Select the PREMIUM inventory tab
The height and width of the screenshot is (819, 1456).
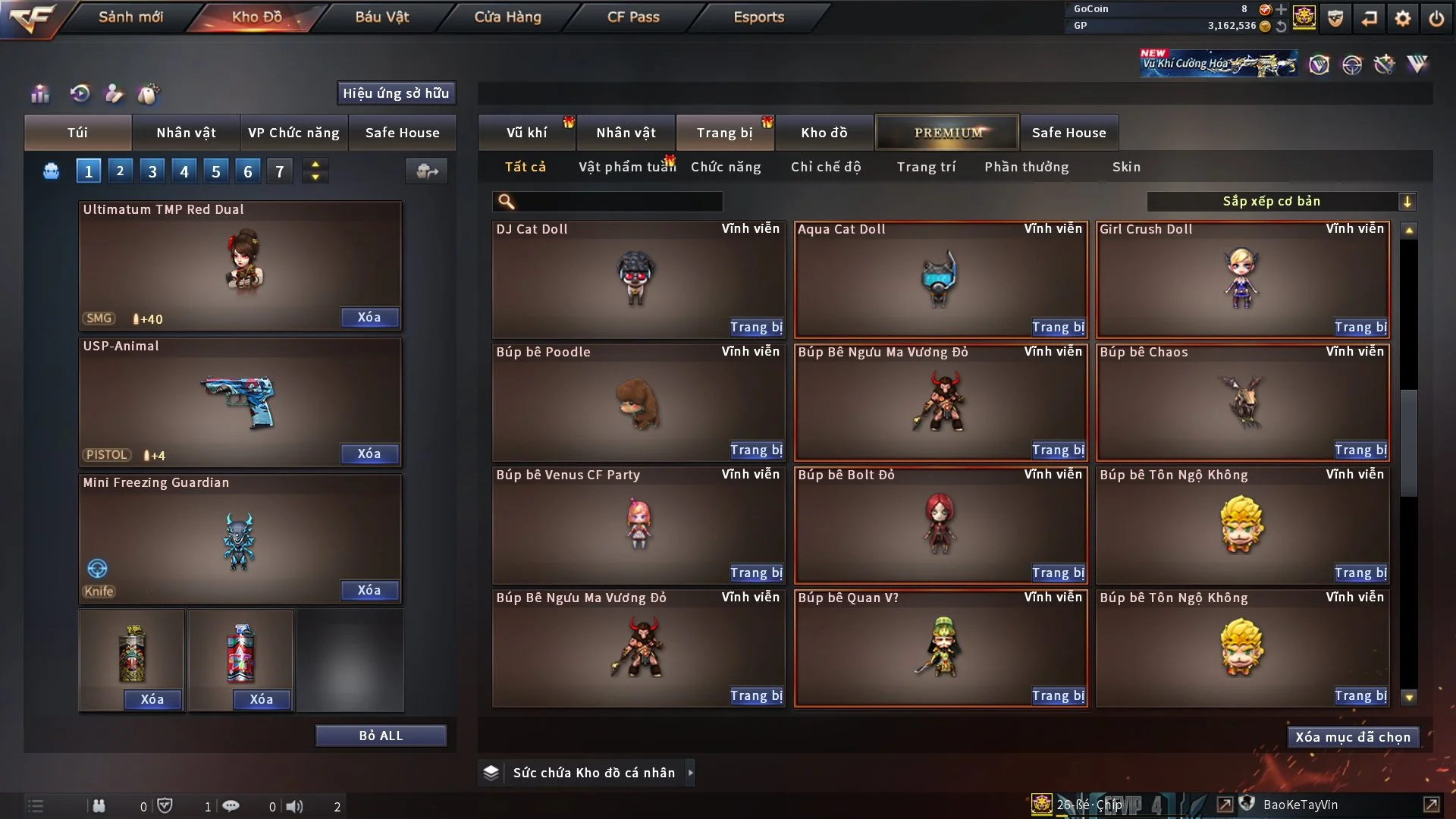[x=947, y=133]
